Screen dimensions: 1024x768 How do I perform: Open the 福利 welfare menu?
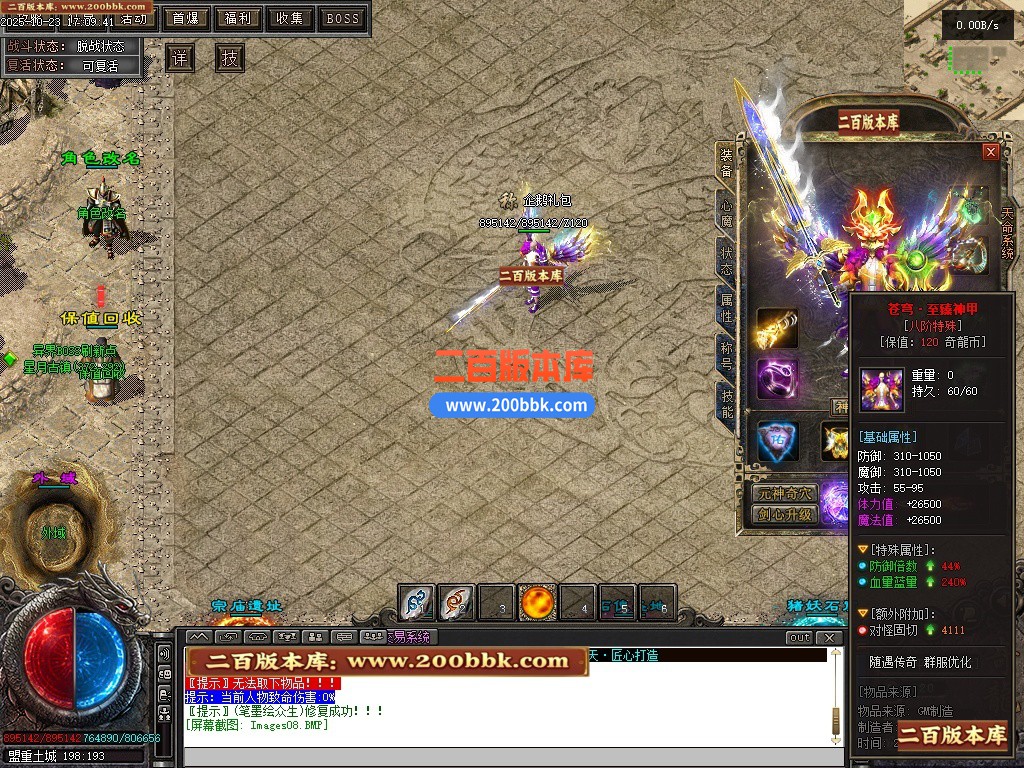(238, 18)
